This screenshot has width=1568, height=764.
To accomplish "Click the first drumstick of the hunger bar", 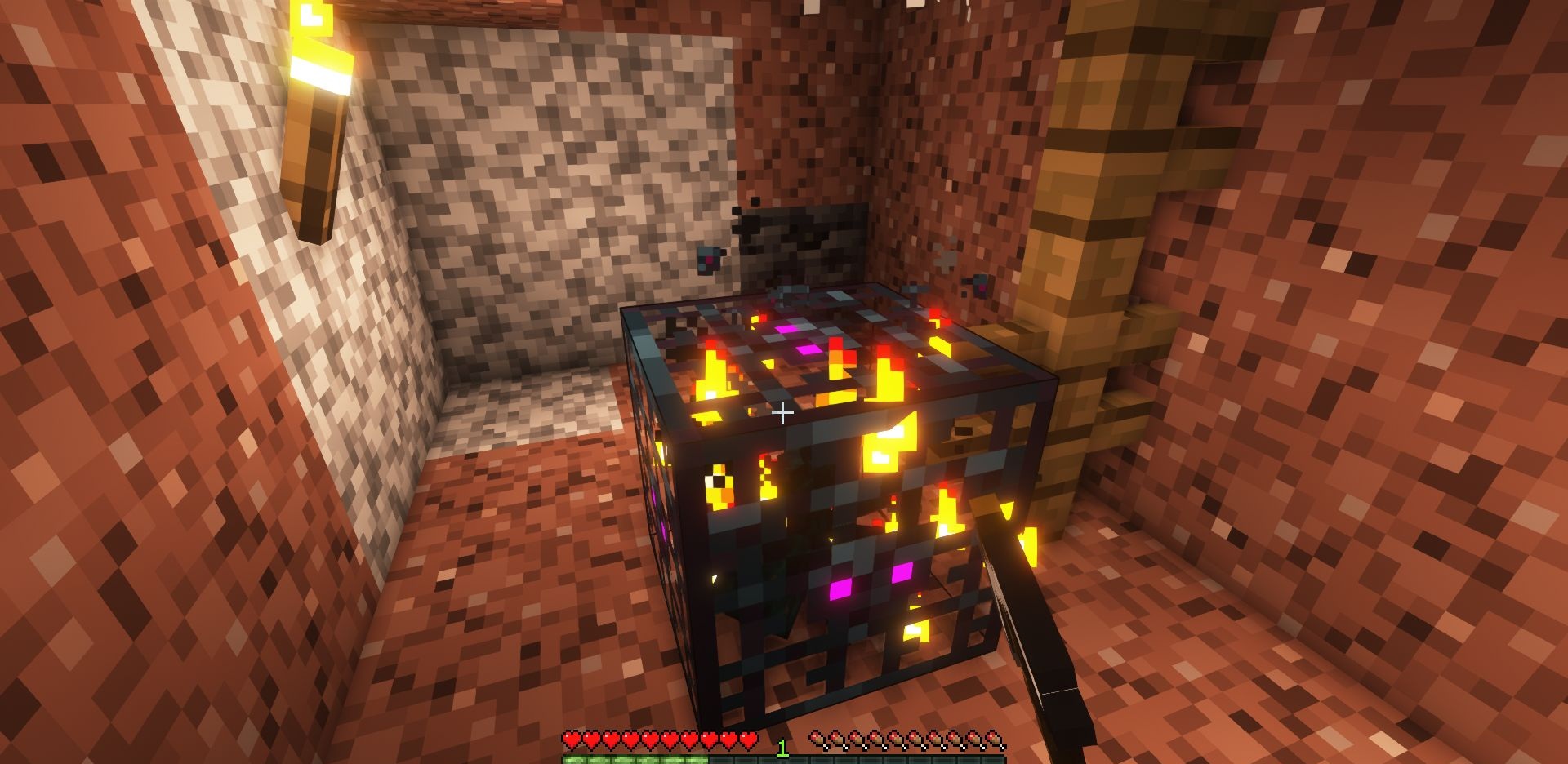I will 819,737.
